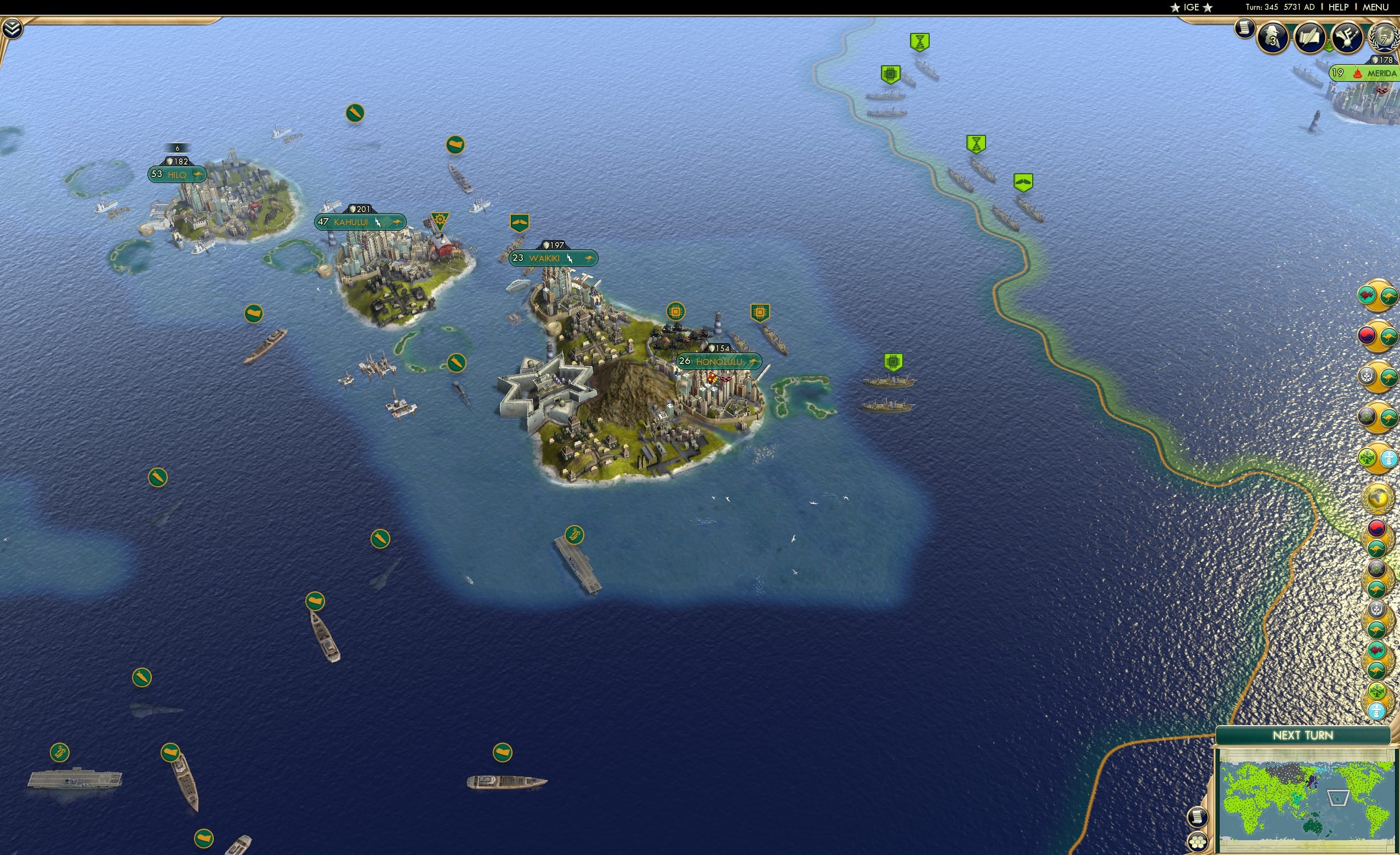Screen dimensions: 1400x855
Task: Open the IGE editor in top bar
Action: click(1191, 7)
